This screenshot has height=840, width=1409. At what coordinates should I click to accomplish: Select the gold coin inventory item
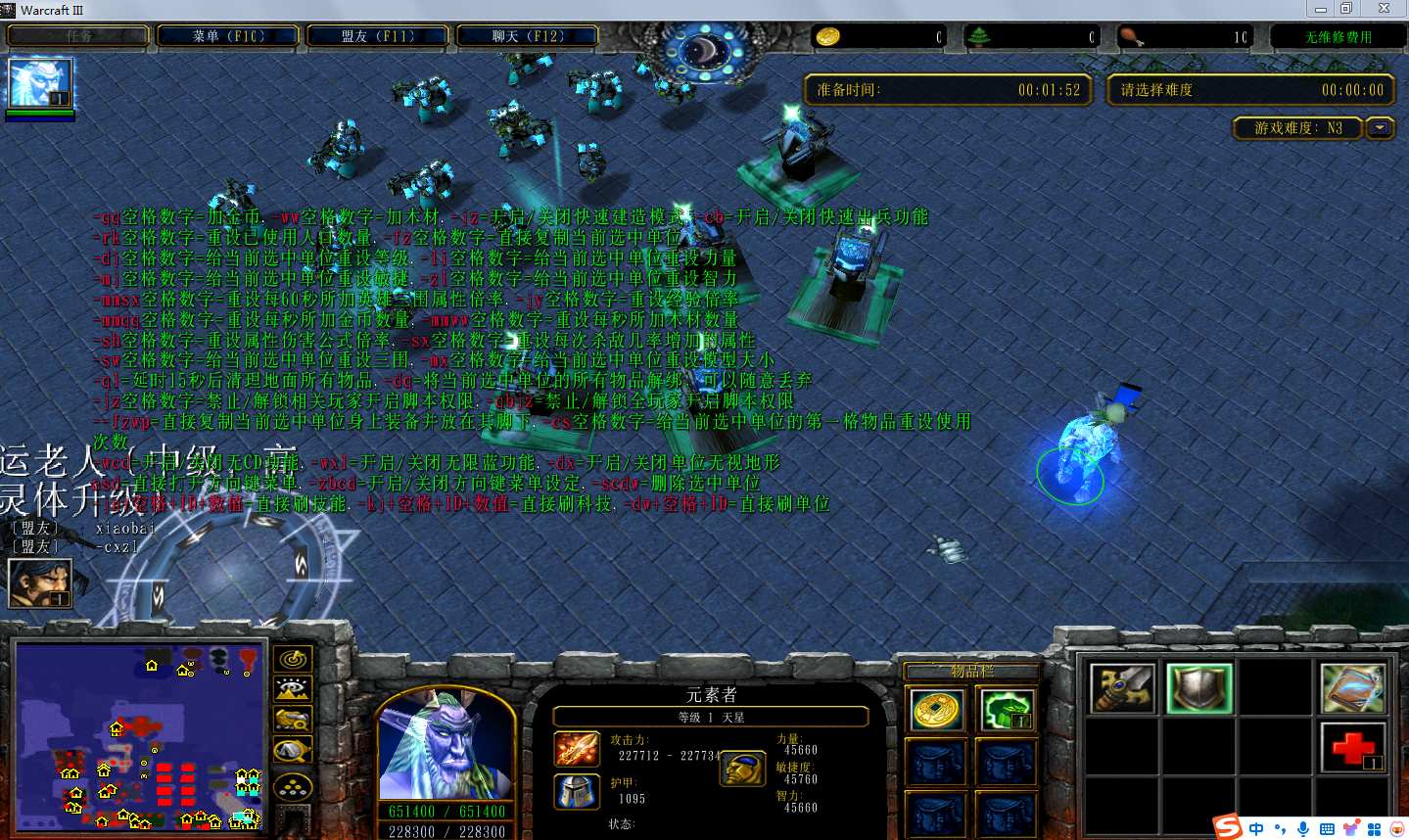(937, 710)
